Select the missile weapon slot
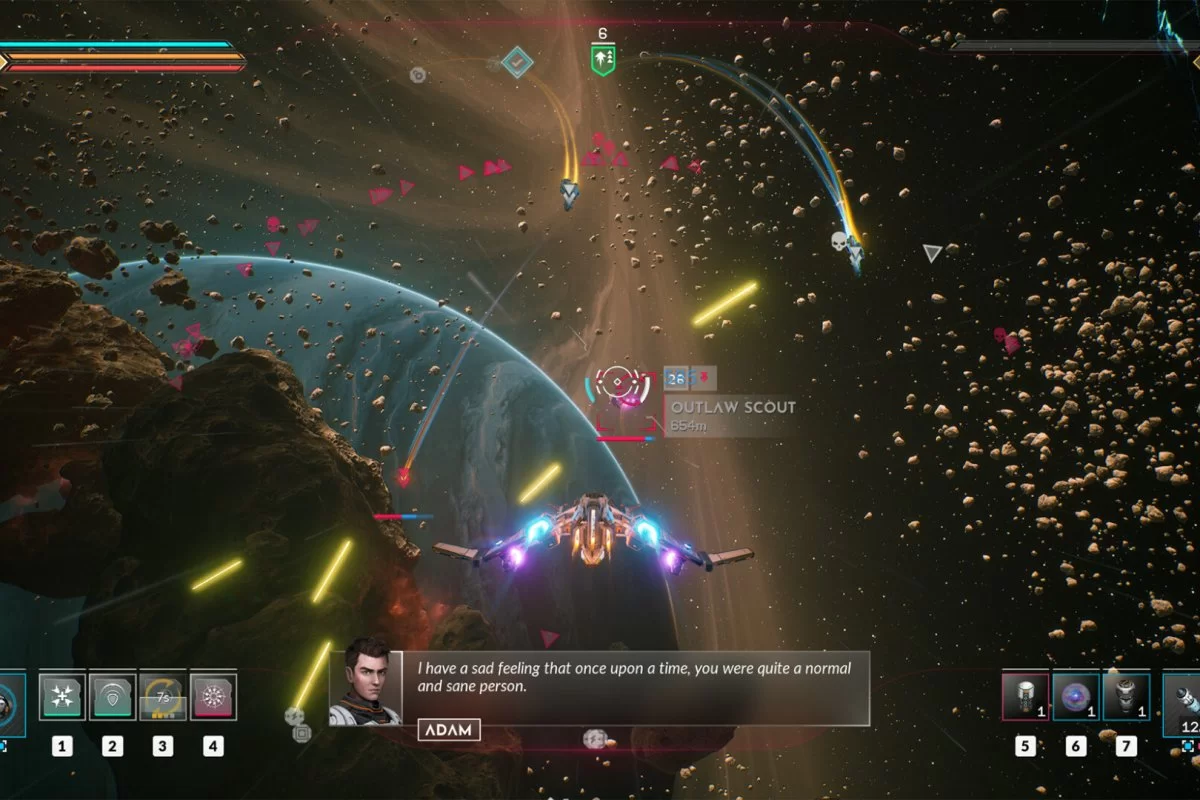Screen dimensions: 1200x800 1183,698
